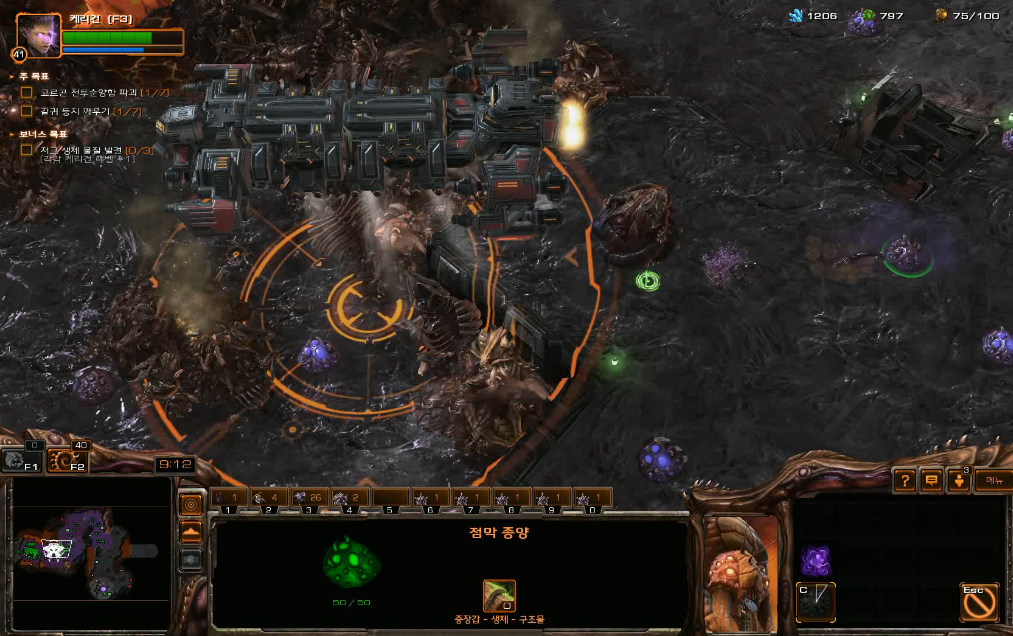Select control group 3 with 26 units
This screenshot has height=636, width=1013.
[308, 497]
